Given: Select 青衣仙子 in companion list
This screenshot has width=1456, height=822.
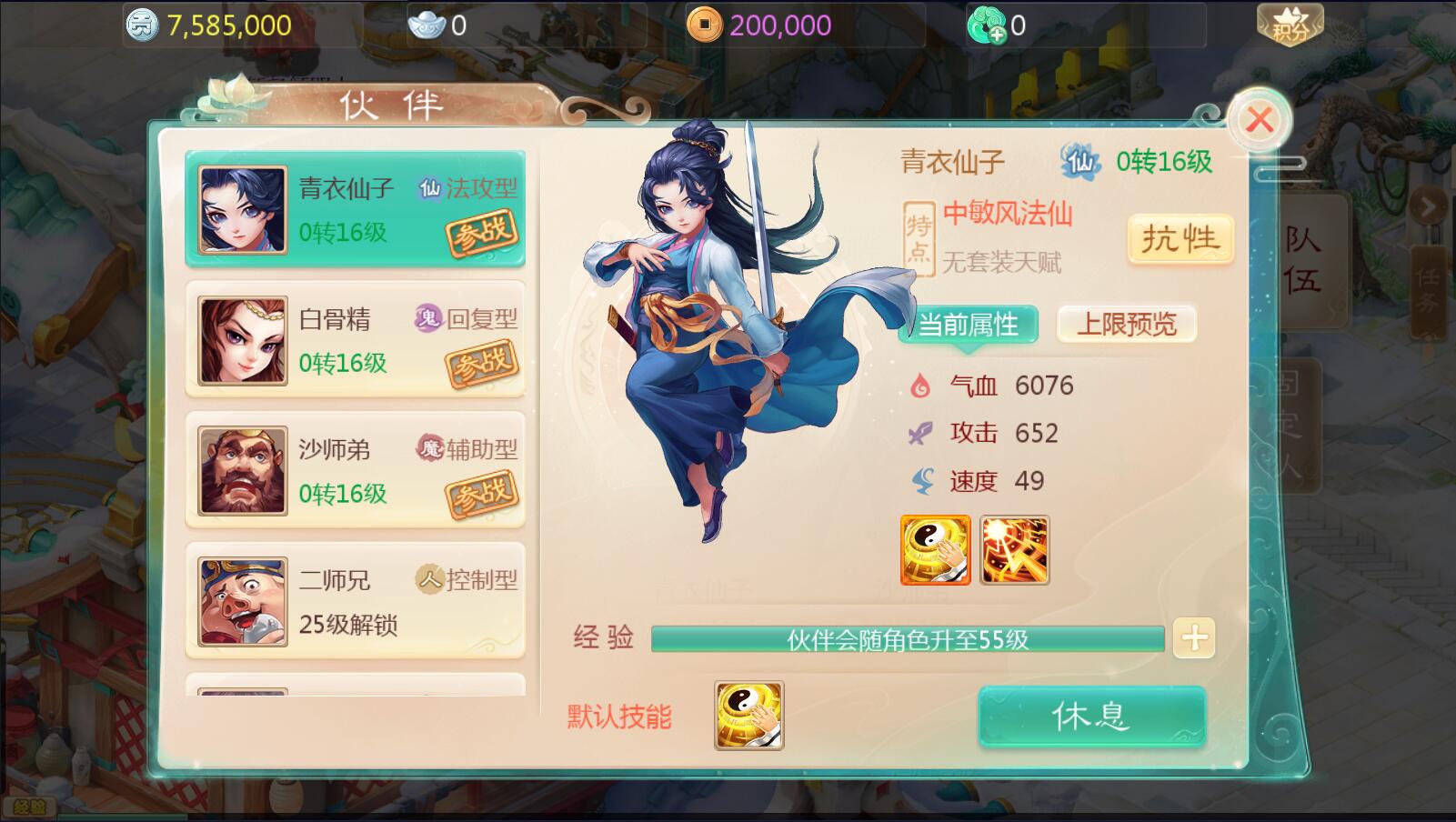Looking at the screenshot, I should tap(355, 209).
